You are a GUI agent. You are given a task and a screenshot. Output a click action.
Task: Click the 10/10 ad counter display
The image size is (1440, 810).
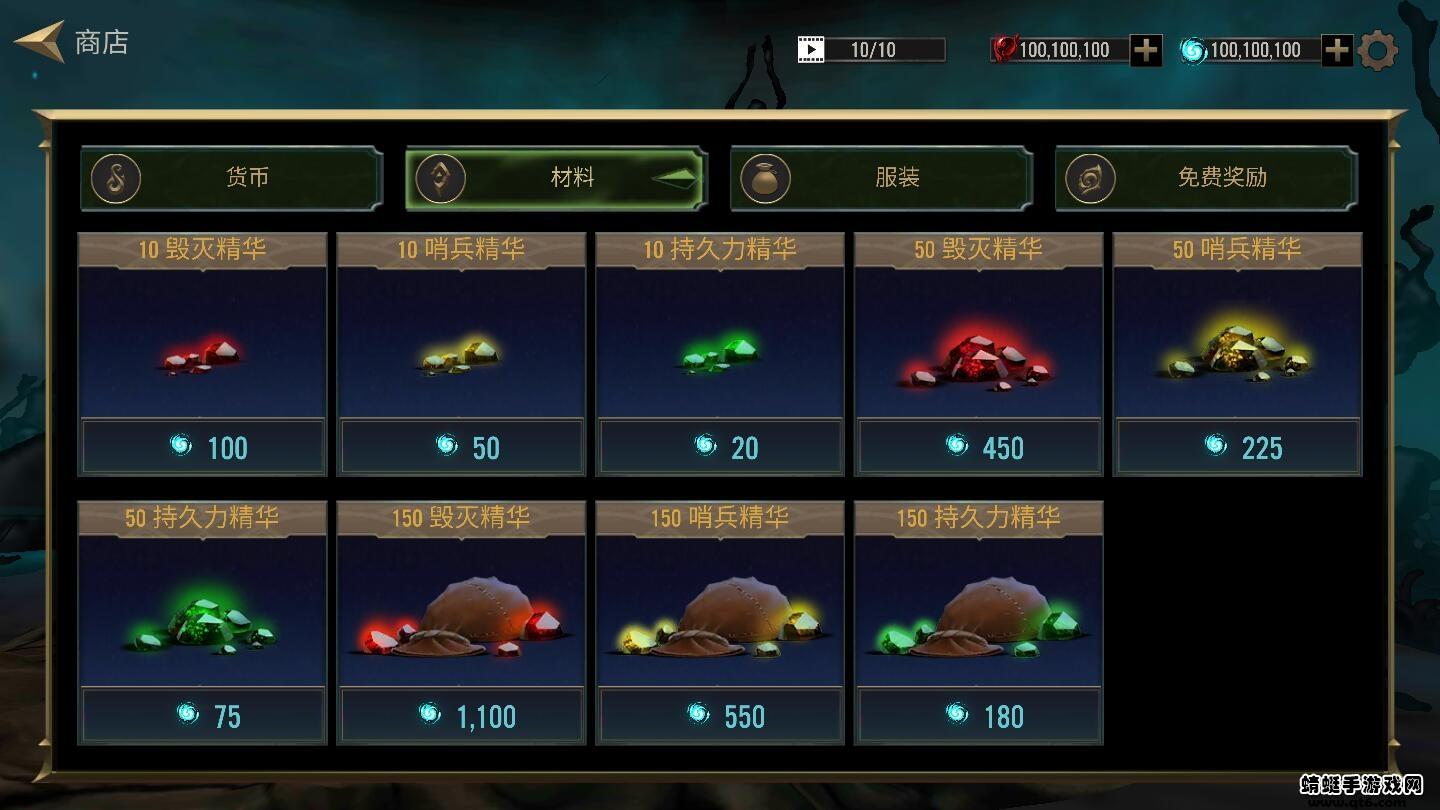click(873, 48)
